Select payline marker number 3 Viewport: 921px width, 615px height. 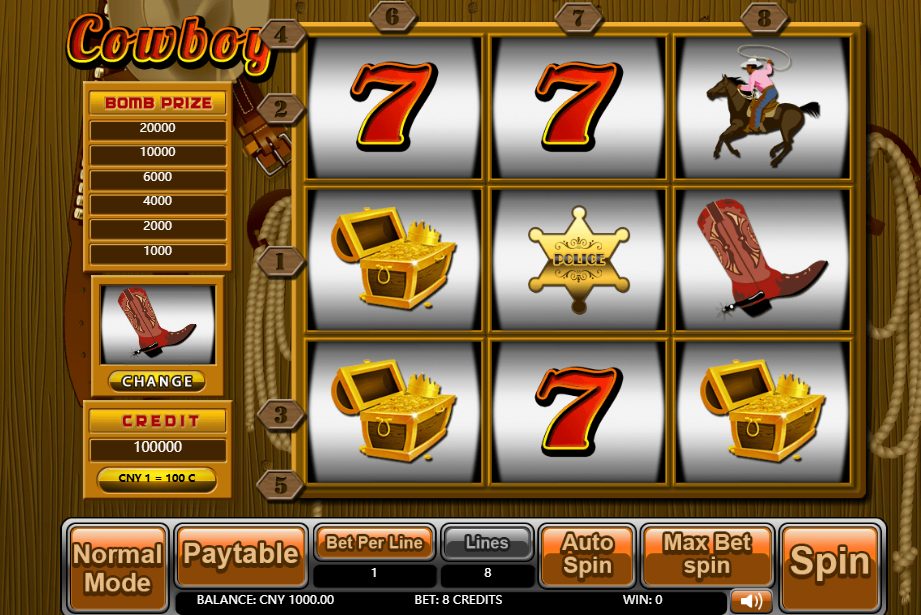281,413
